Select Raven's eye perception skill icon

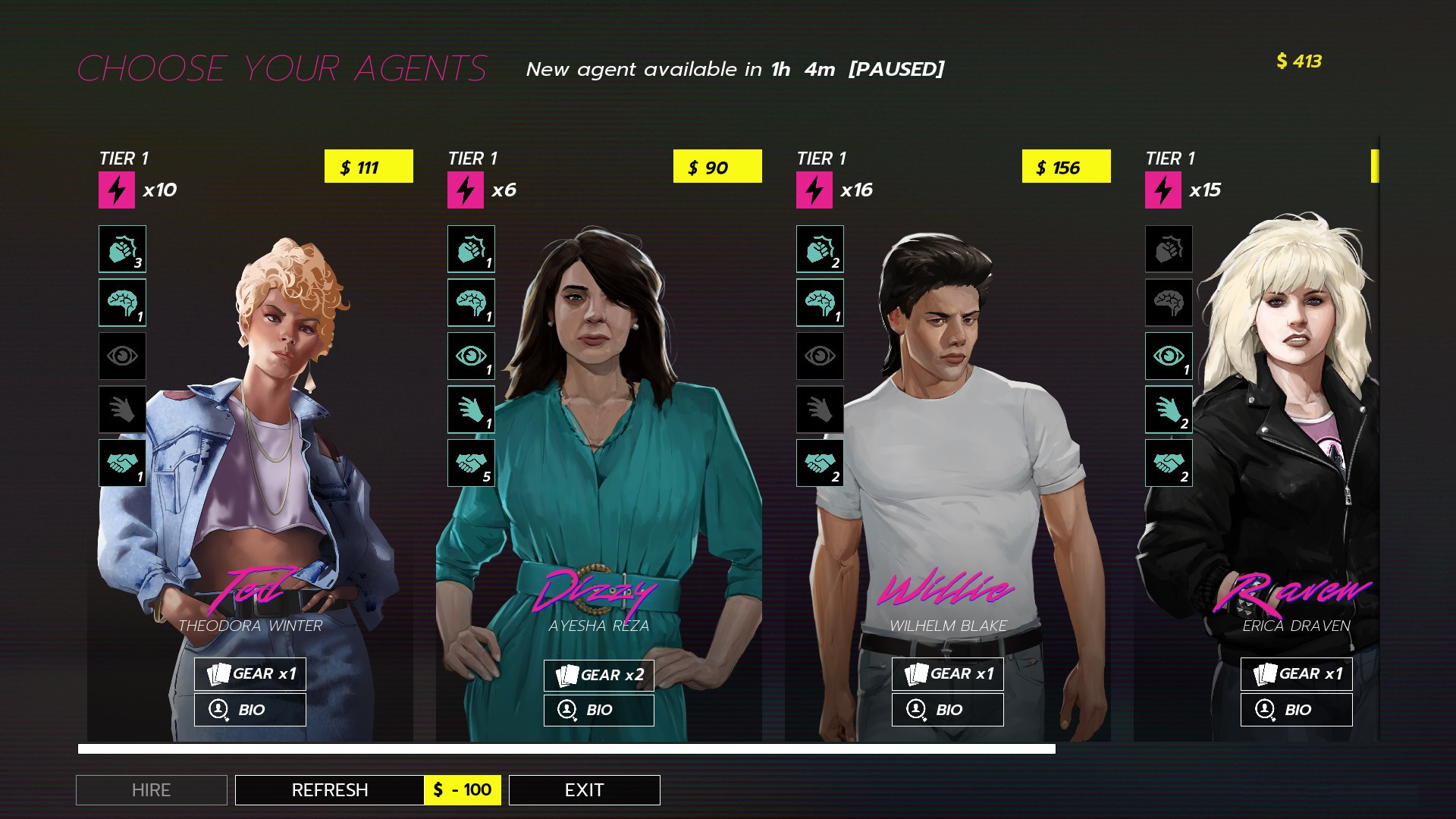(1169, 356)
